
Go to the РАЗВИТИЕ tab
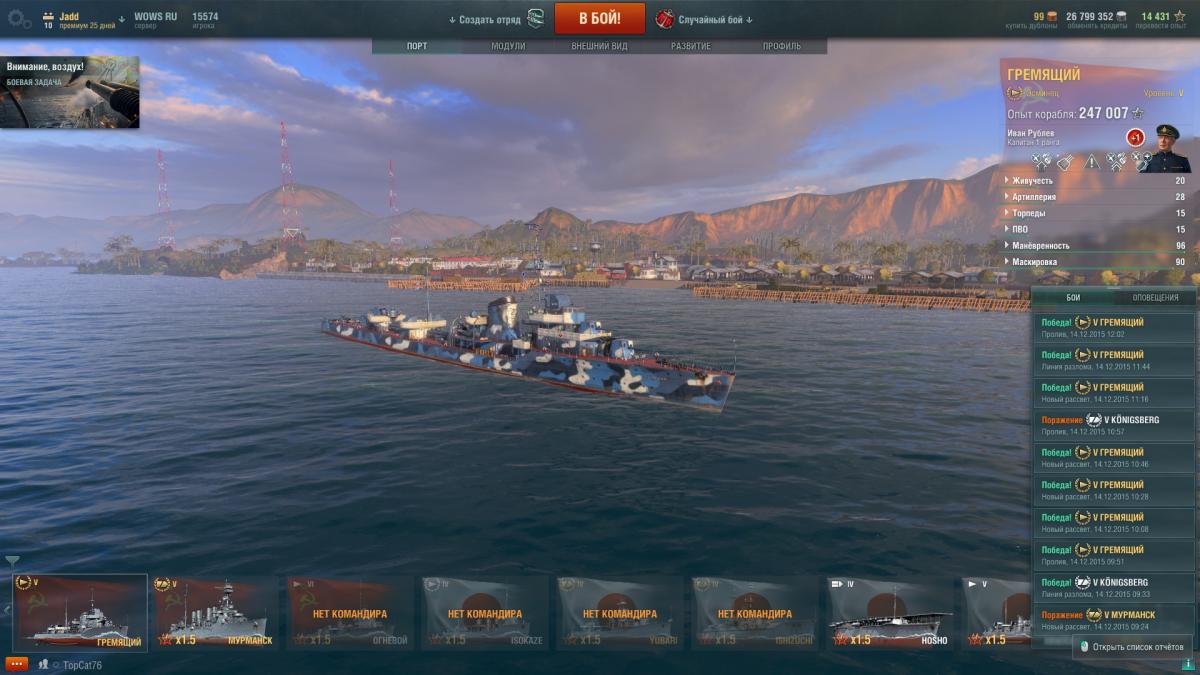click(691, 47)
